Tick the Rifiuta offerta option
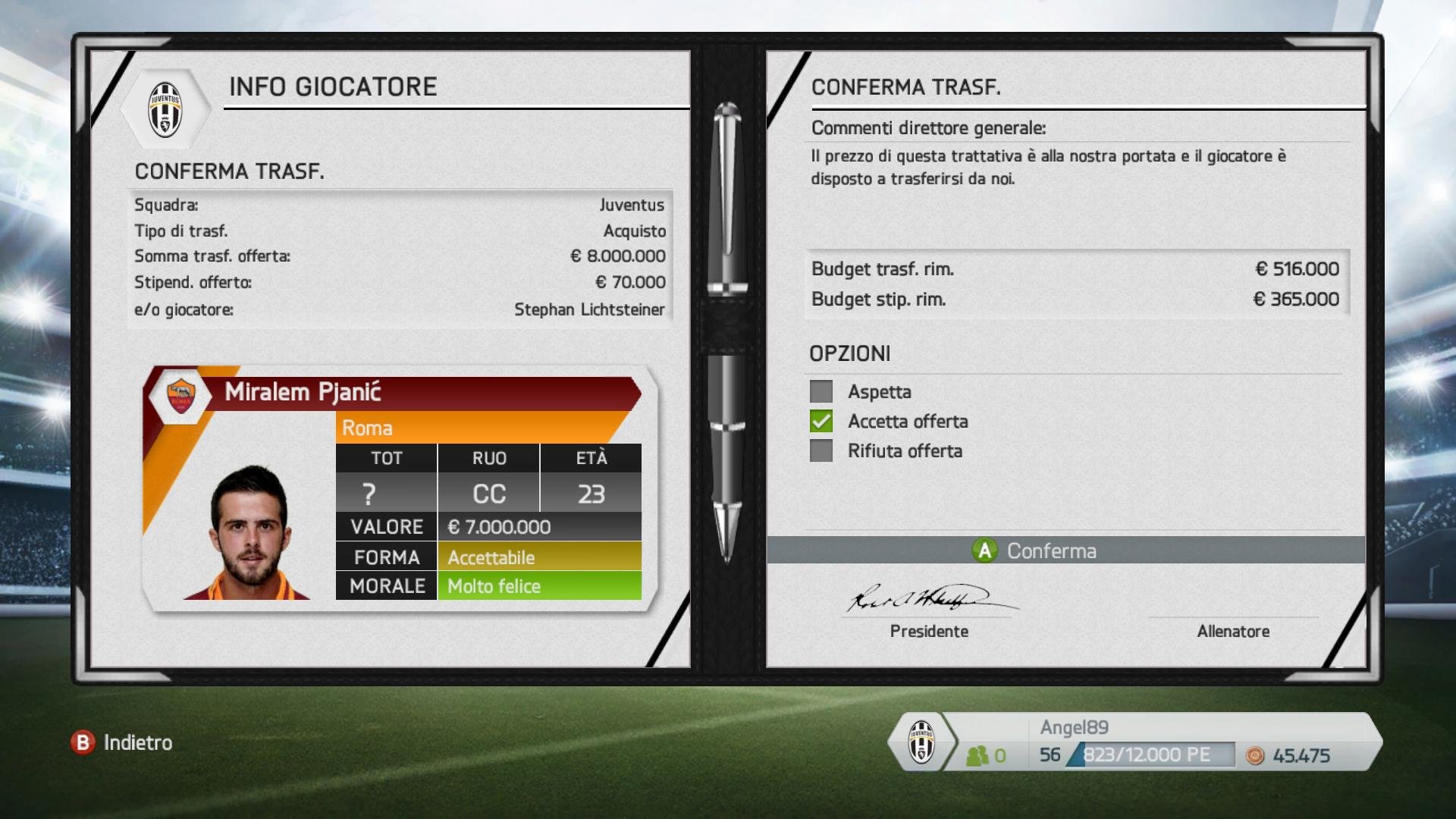The image size is (1456, 819). click(821, 451)
